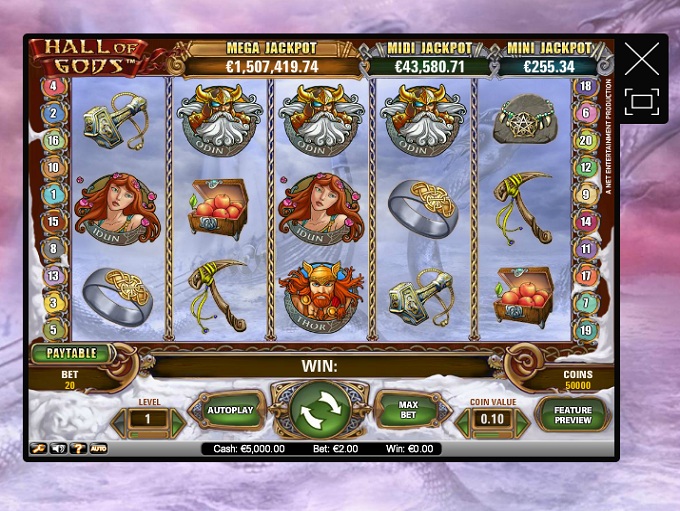Place the Max Bet
The height and width of the screenshot is (511, 680).
click(408, 410)
